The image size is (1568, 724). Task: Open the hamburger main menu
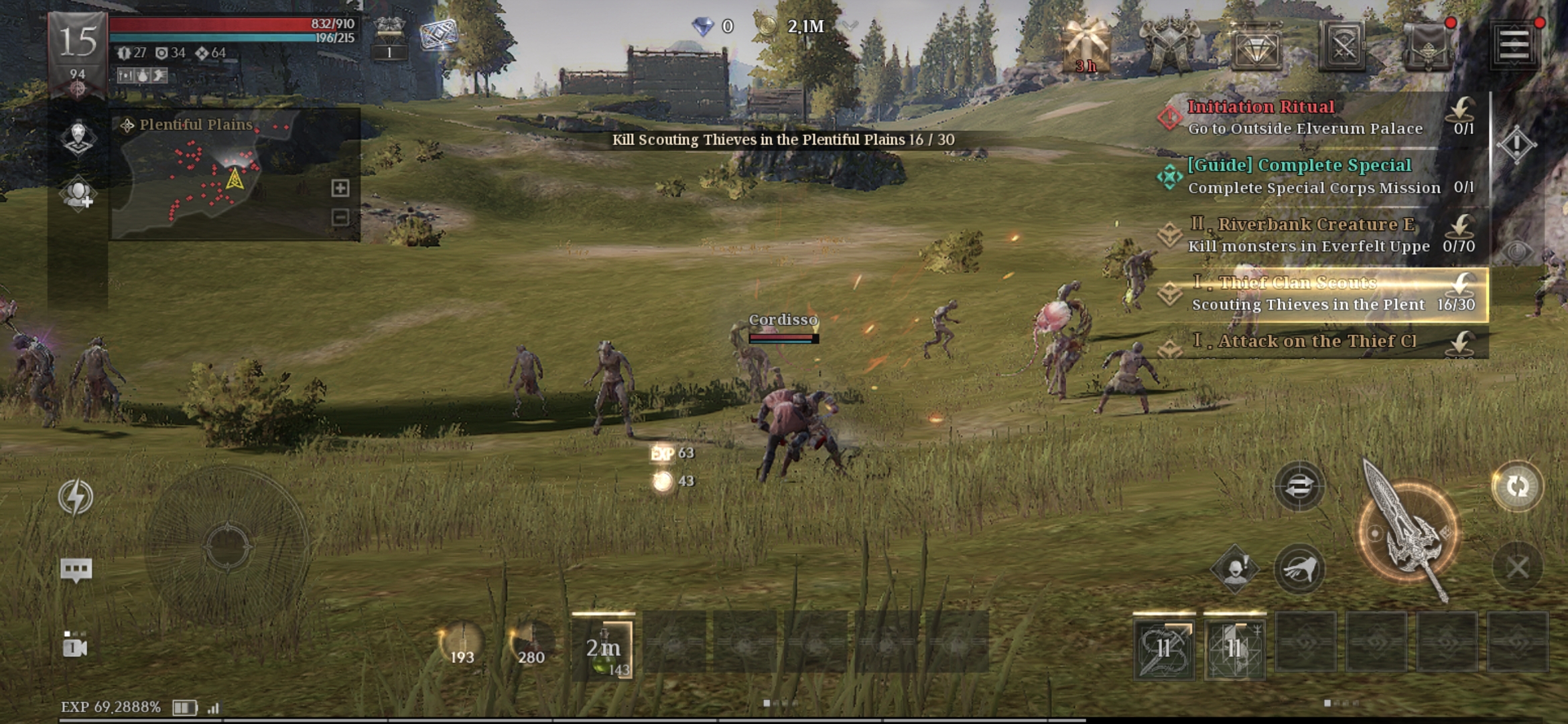point(1514,46)
